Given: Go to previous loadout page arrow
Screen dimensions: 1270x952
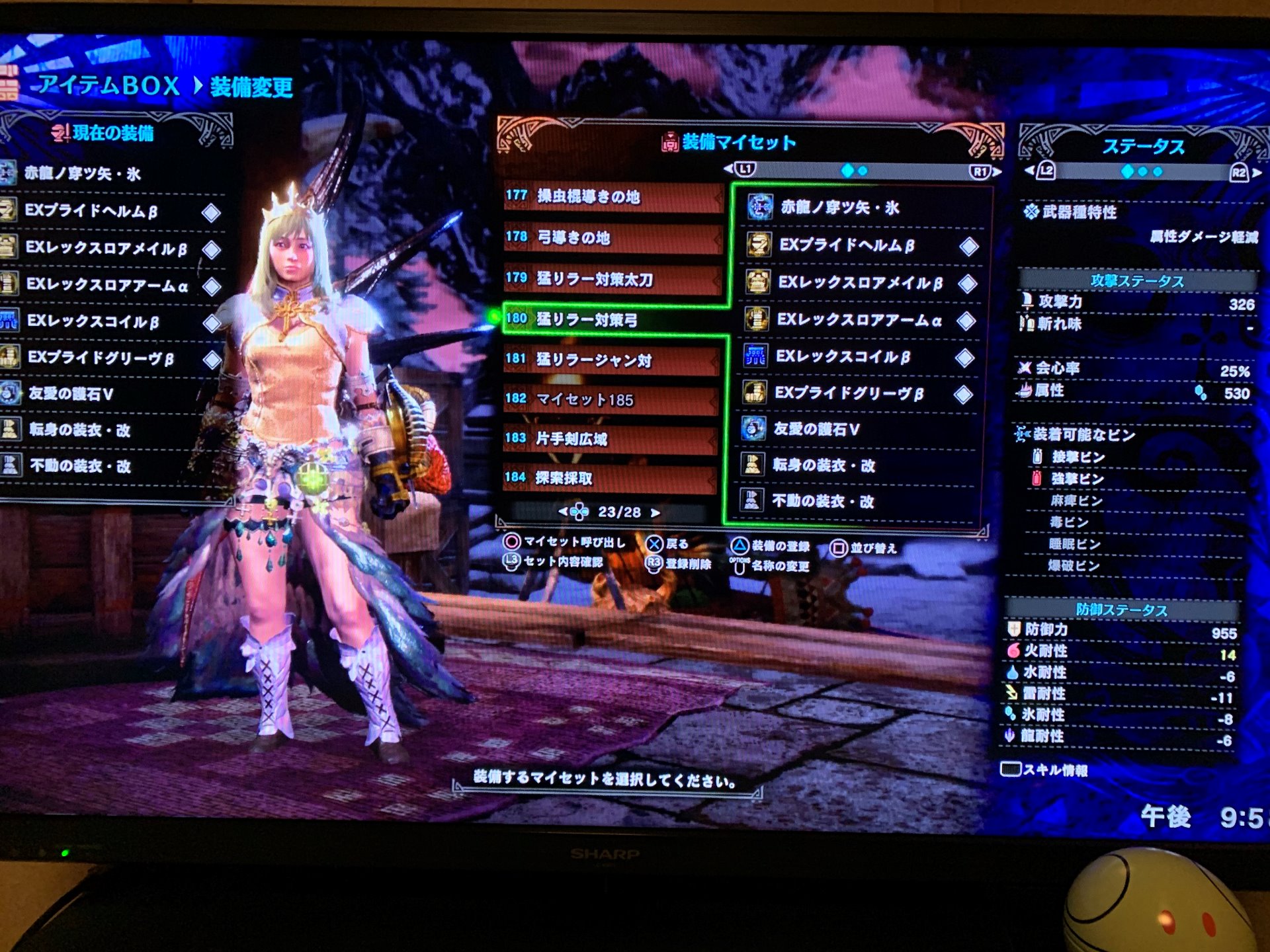Looking at the screenshot, I should tap(564, 512).
